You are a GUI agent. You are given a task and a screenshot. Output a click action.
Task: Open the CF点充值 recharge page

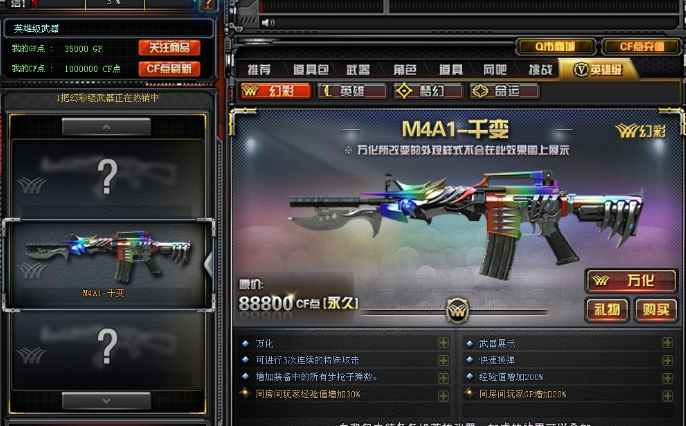(641, 47)
